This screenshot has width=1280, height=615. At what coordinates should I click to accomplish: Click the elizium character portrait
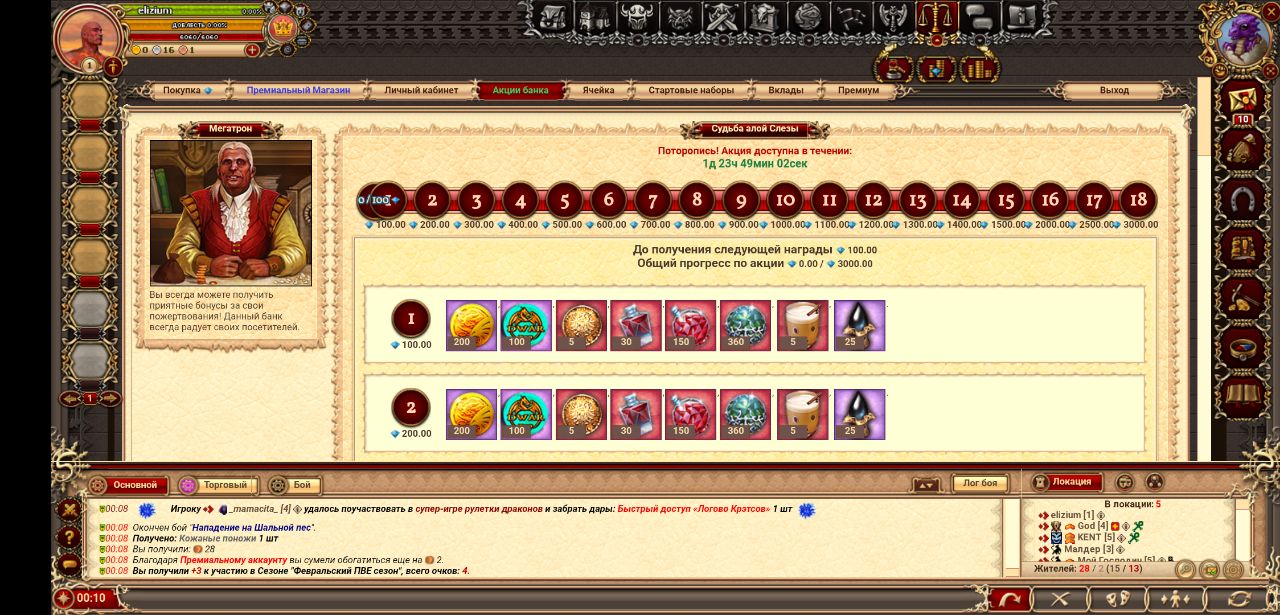pyautogui.click(x=89, y=36)
